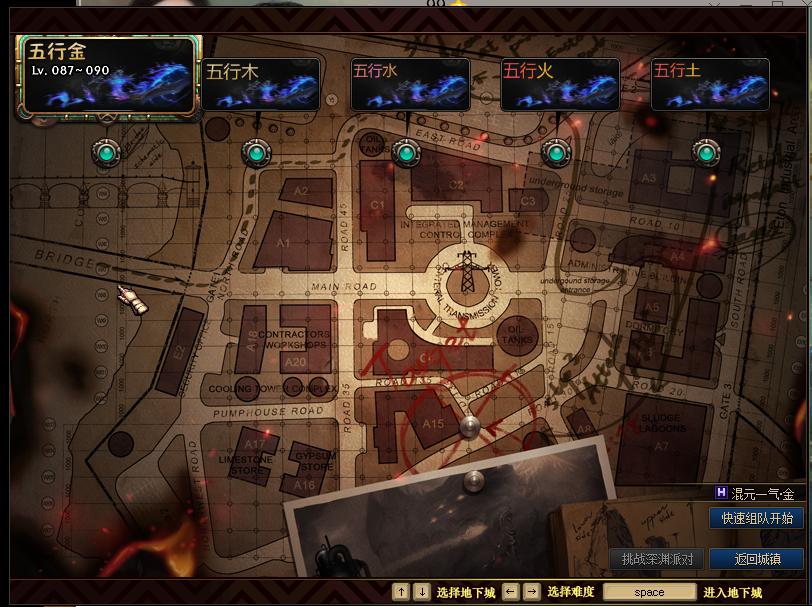Return to town with 返回城镇

pos(756,559)
